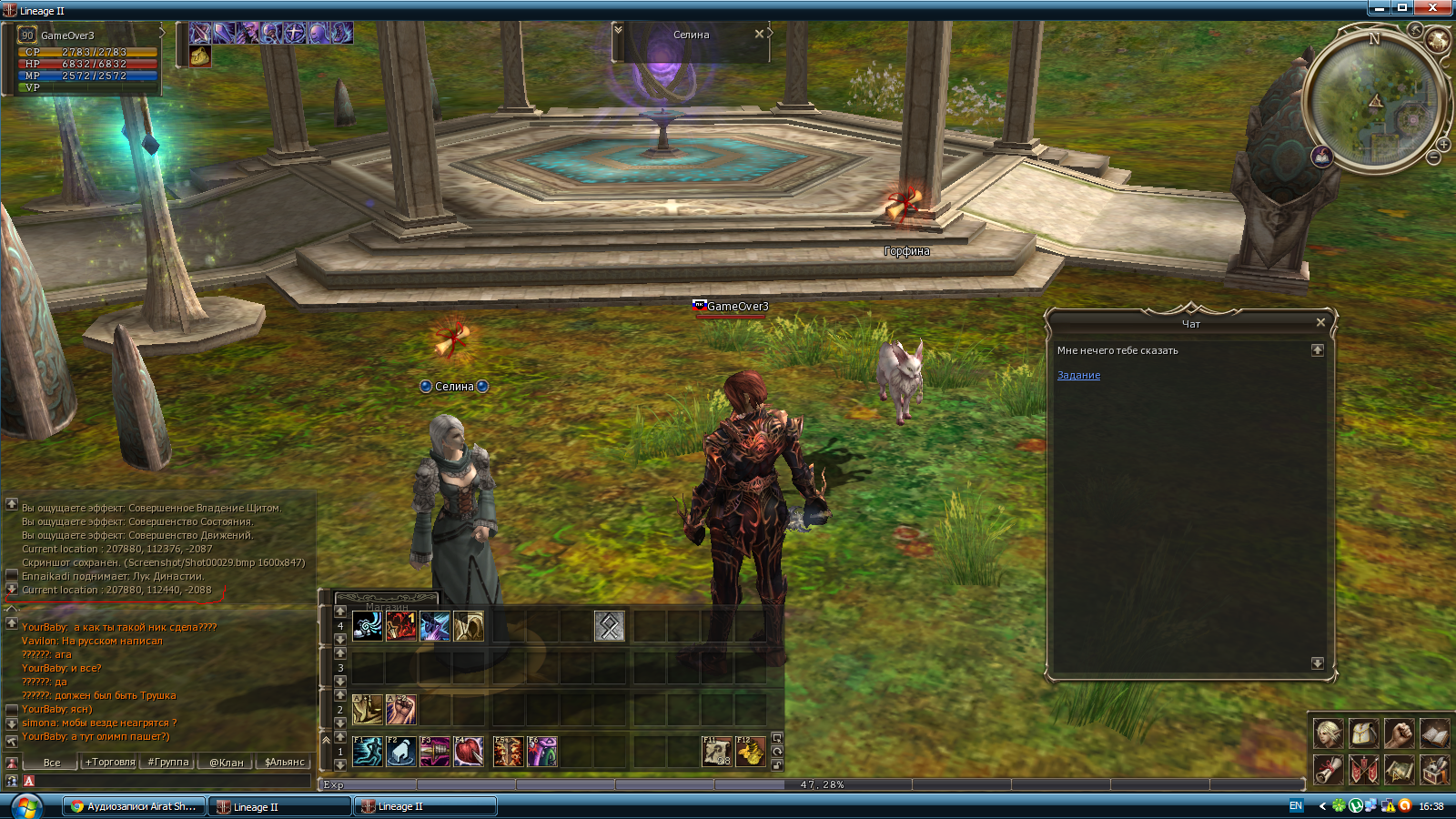Screen dimensions: 1456x819
Task: Open the character status elf-head icon
Action: coord(1328,733)
